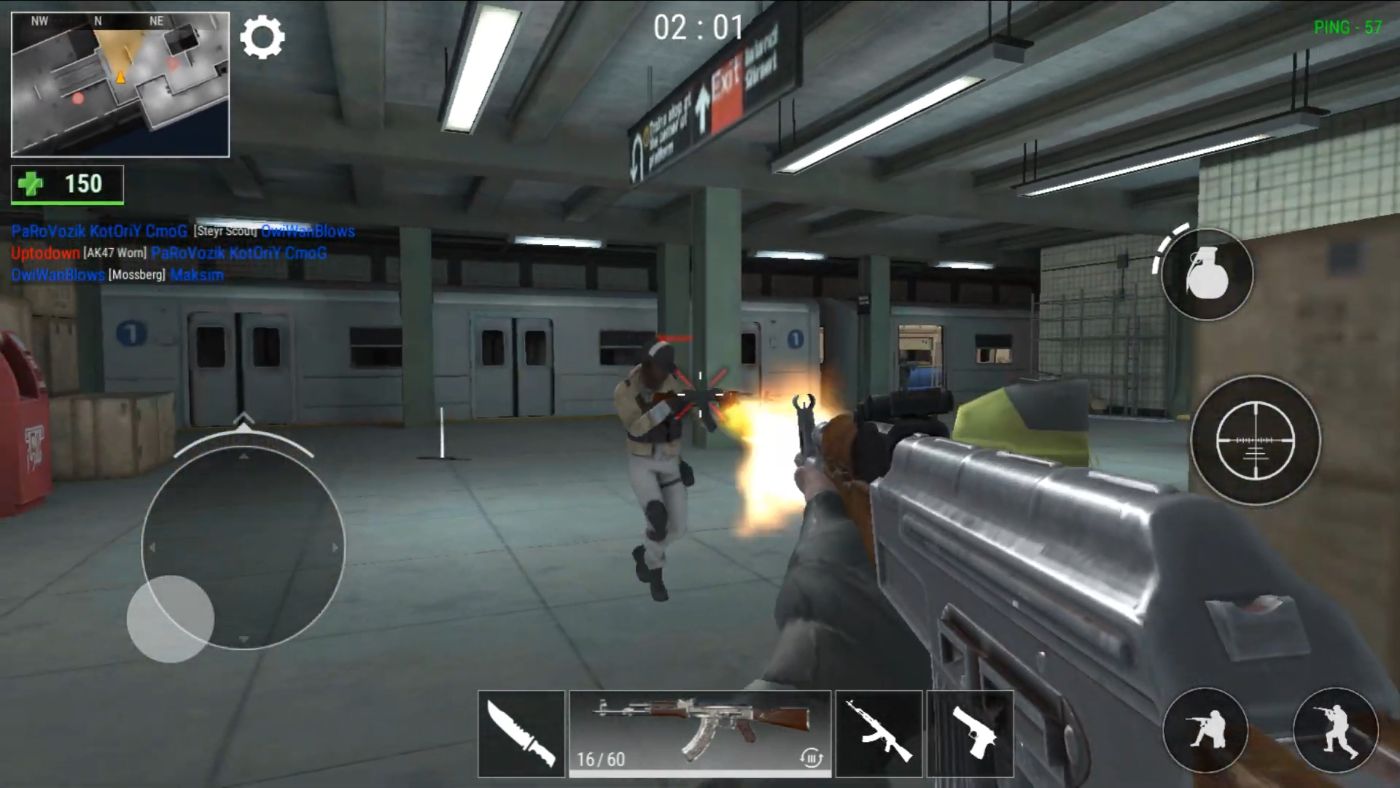This screenshot has width=1400, height=788.
Task: Switch to the AK rifle icon slot
Action: (878, 732)
